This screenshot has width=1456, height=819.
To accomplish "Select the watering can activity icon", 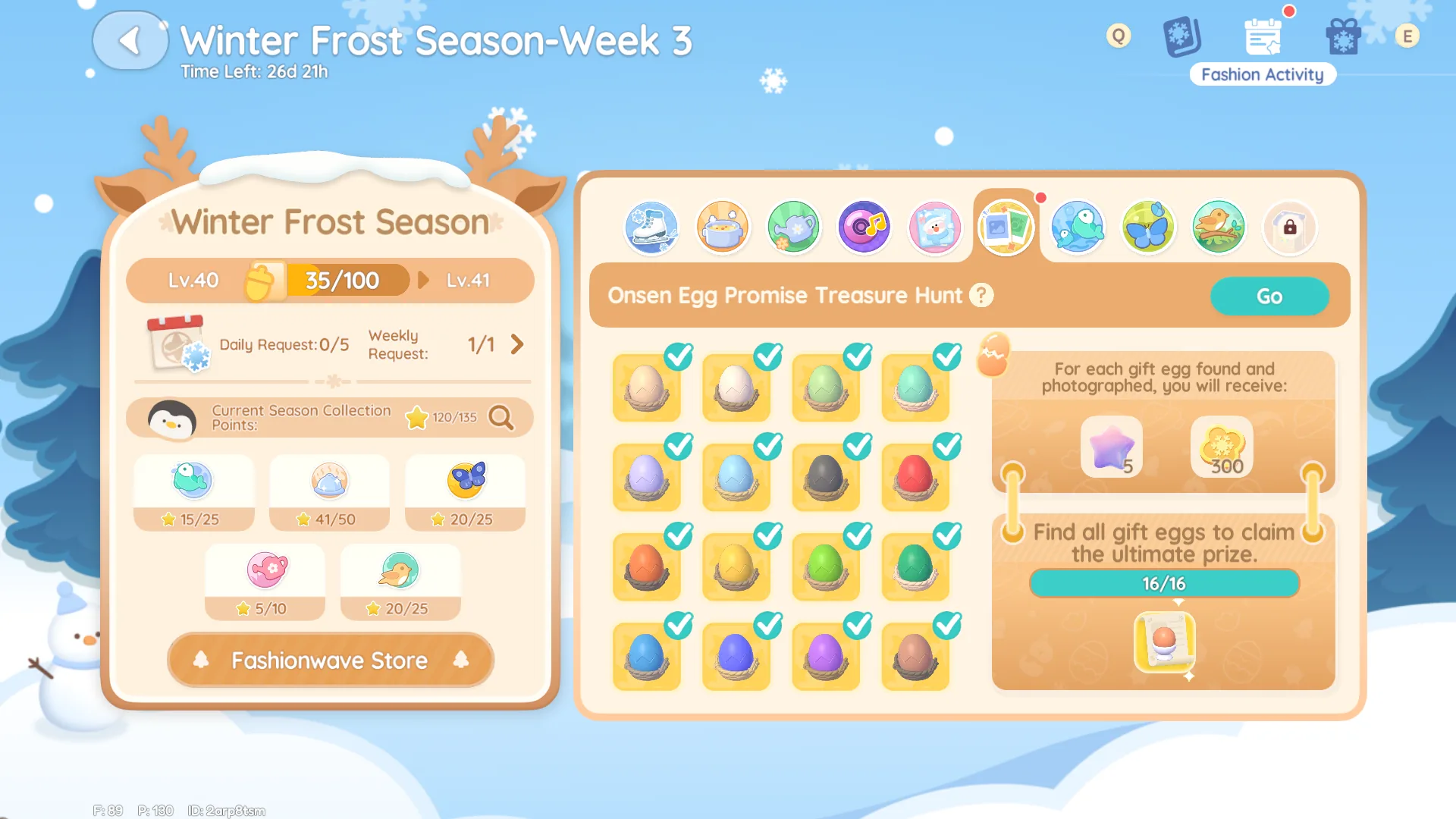I will point(793,227).
